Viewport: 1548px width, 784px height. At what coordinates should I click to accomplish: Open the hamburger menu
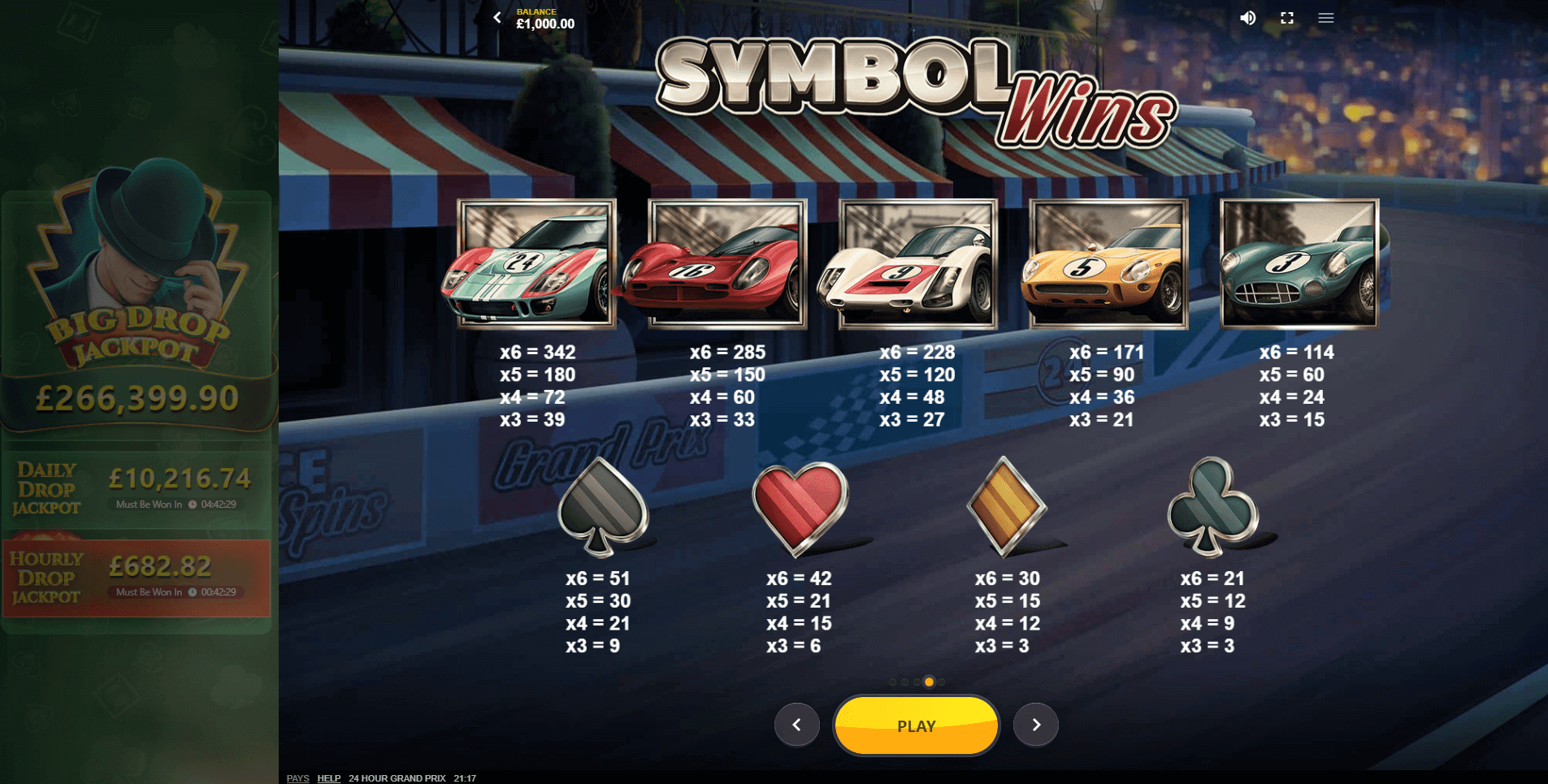(x=1325, y=18)
